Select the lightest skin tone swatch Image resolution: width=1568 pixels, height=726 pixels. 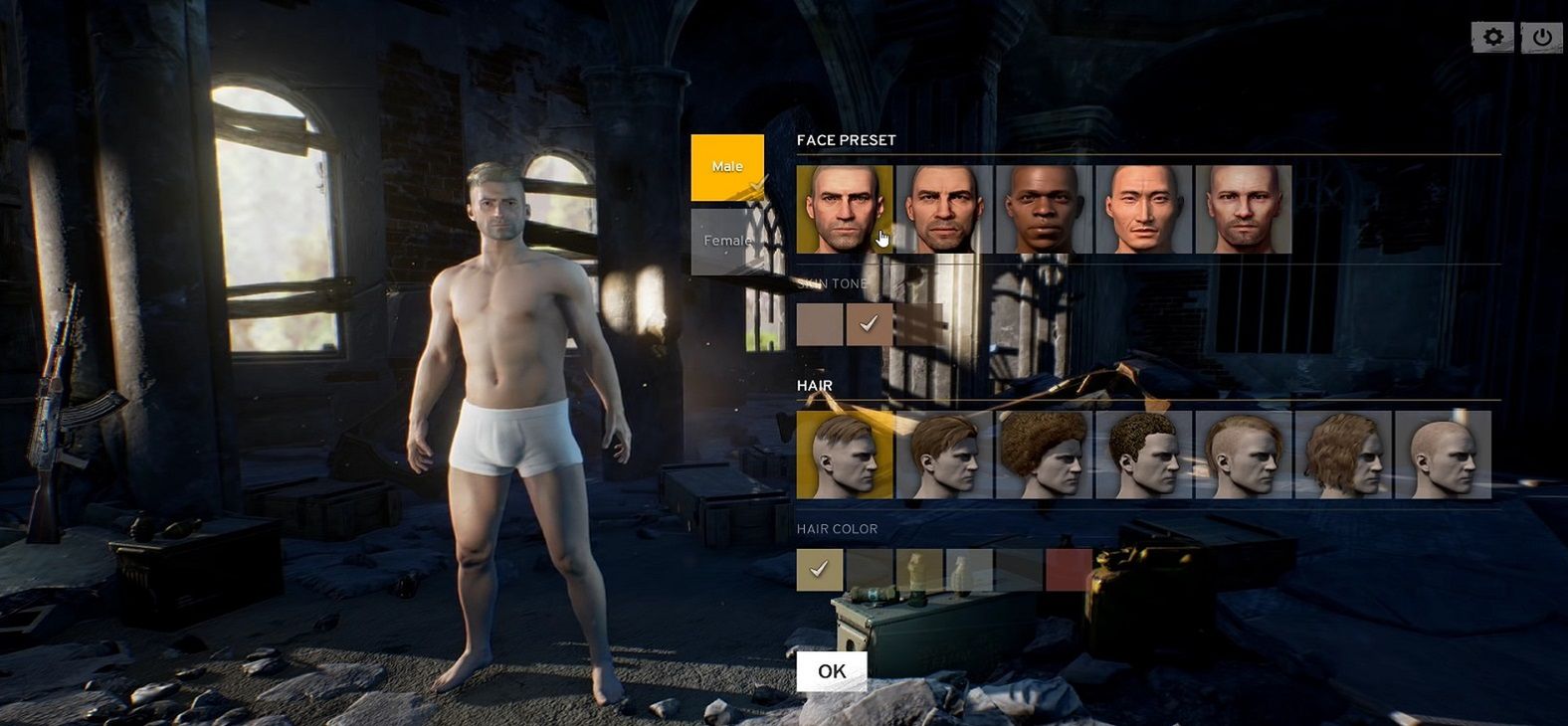coord(820,324)
